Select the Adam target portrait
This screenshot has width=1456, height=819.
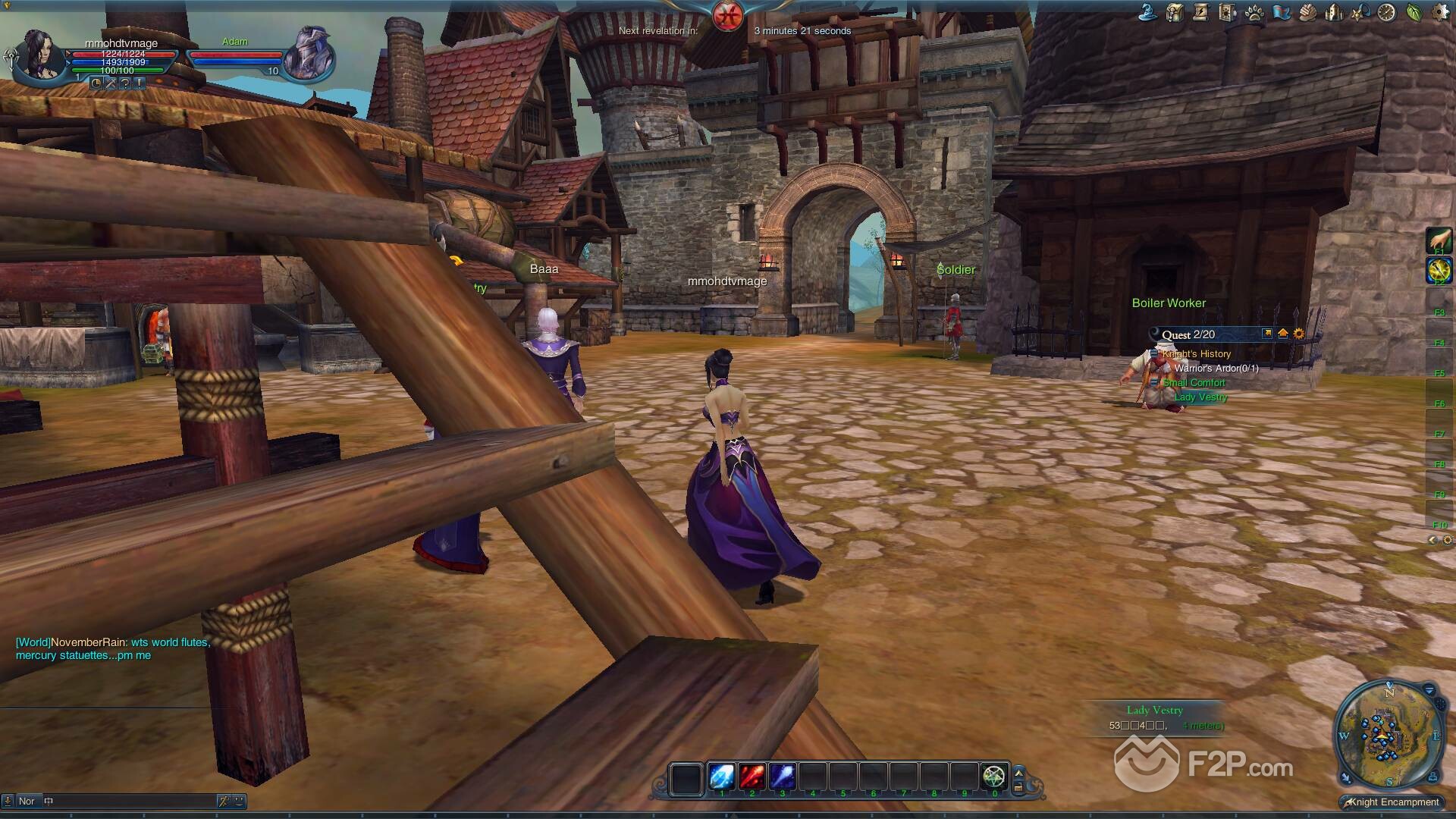click(x=308, y=55)
